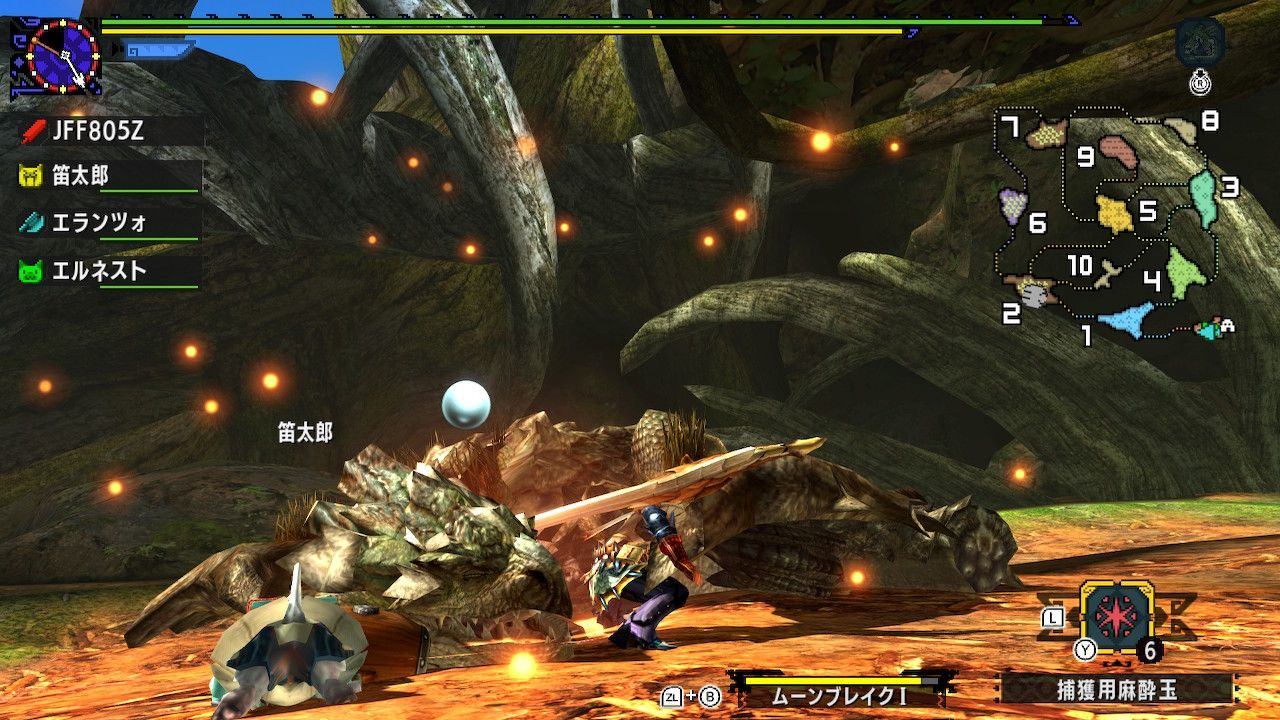Select player JFF805Z in party list
1280x720 pixels.
pos(98,130)
